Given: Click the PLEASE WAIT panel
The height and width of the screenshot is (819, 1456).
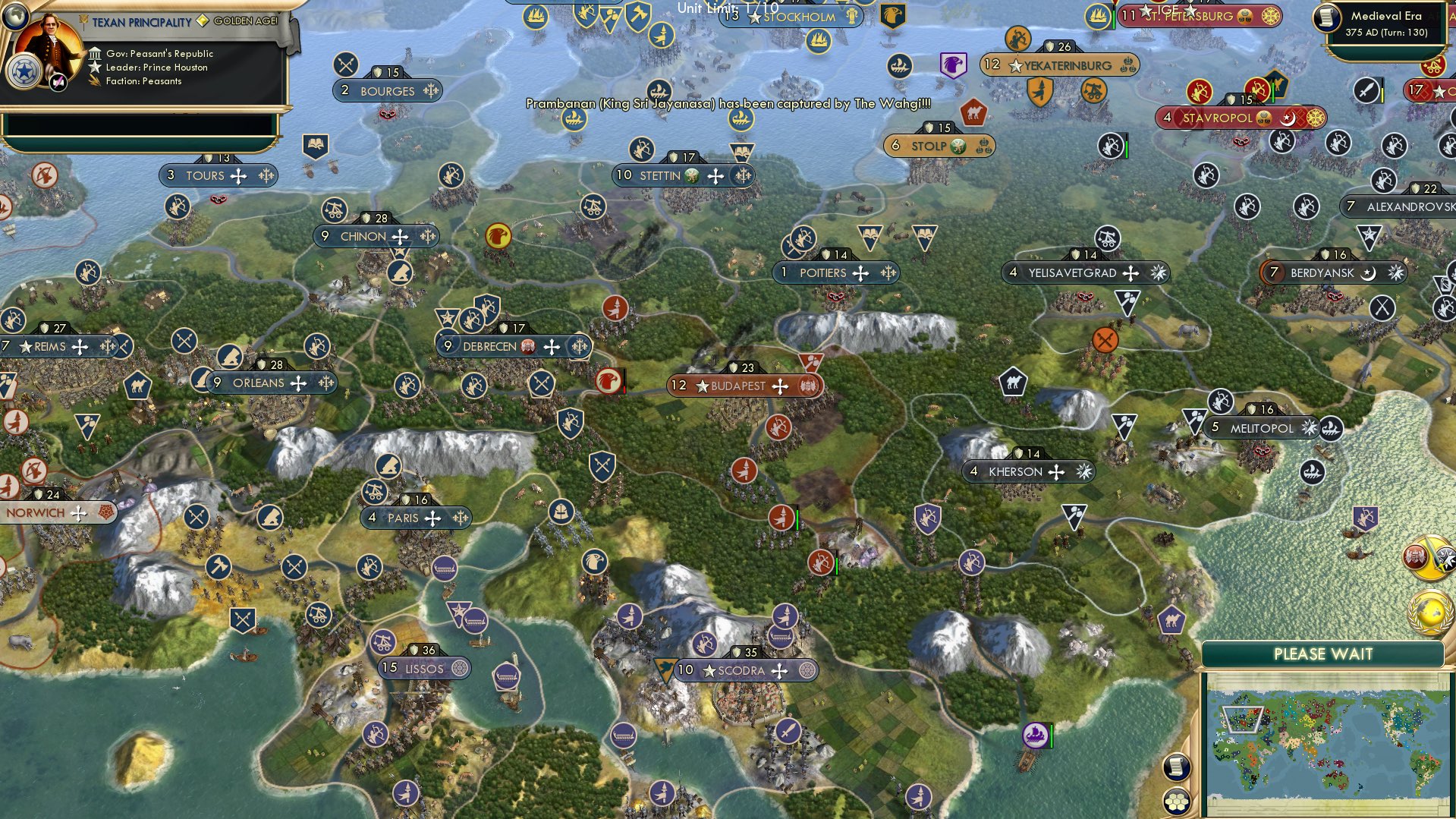Looking at the screenshot, I should tap(1324, 653).
